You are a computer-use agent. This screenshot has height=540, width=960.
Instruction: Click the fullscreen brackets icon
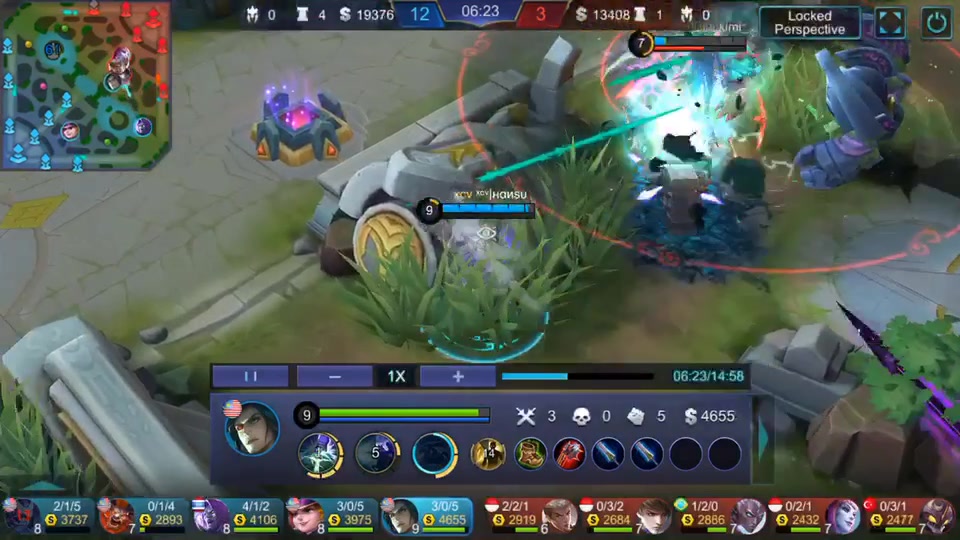tap(890, 22)
